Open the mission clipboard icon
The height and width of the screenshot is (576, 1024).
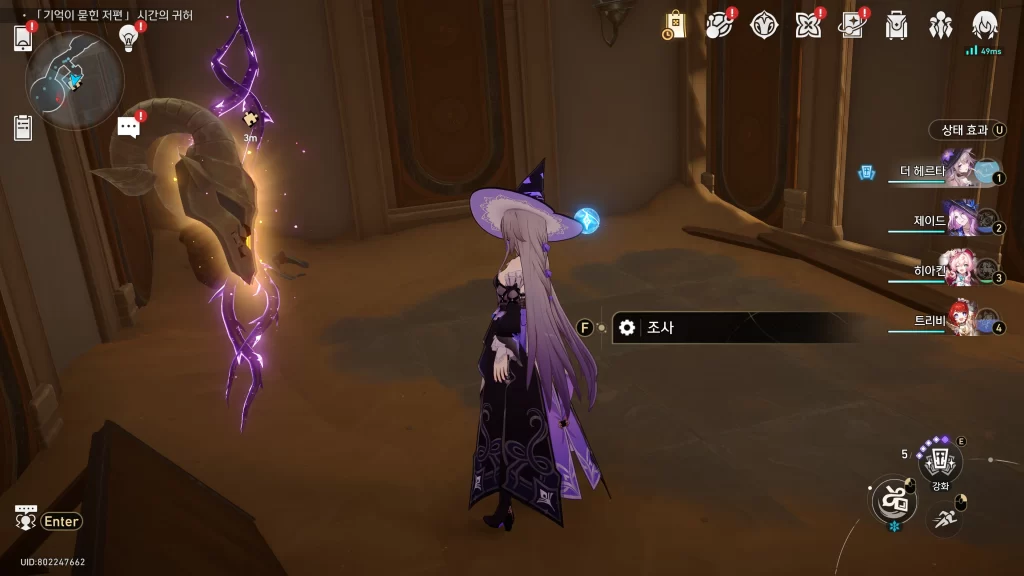(23, 127)
